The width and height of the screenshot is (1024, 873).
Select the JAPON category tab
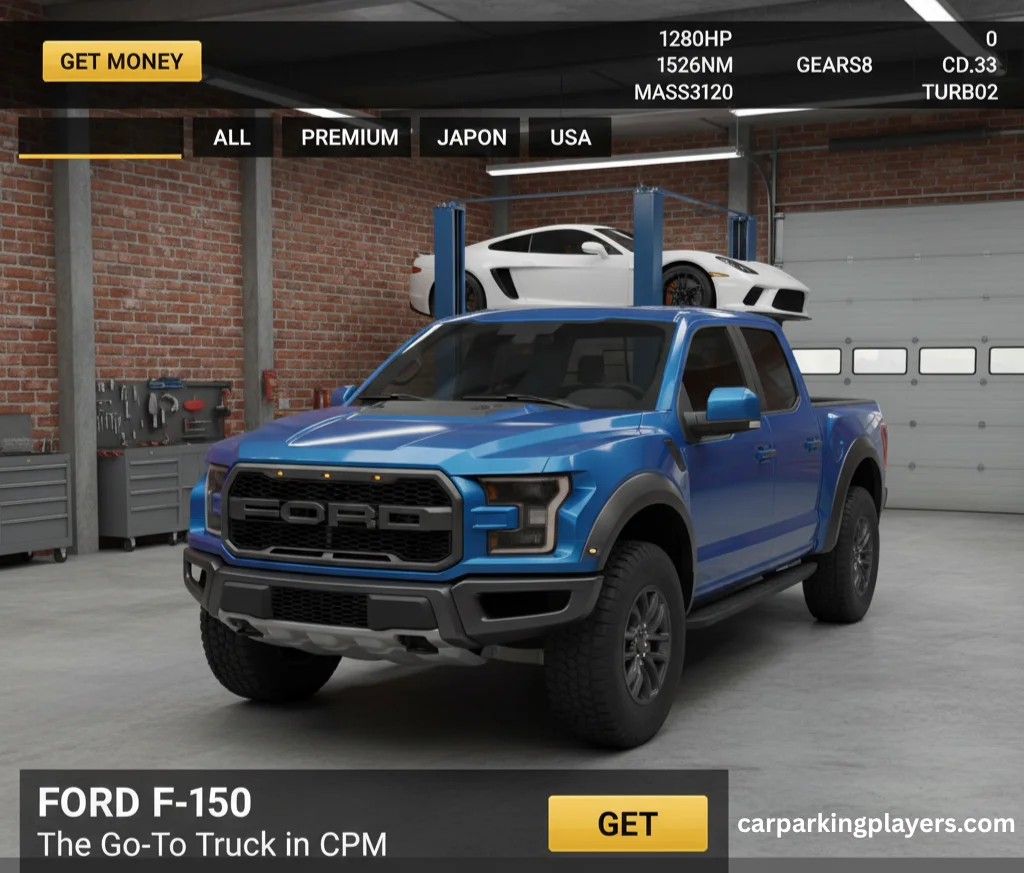[472, 137]
